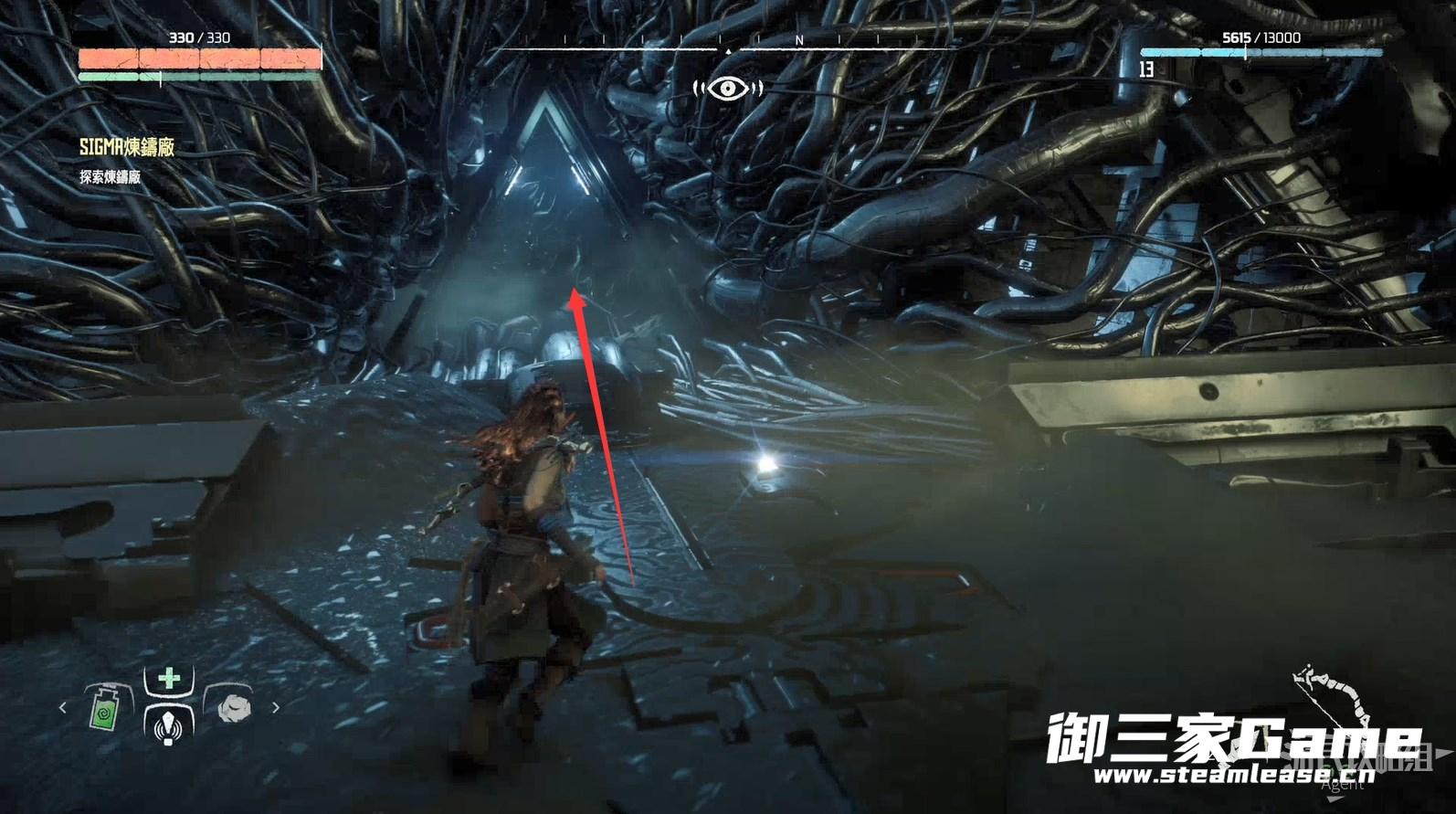Use the green cross medicine pouch
Screen dimensions: 1456x814
click(x=169, y=679)
